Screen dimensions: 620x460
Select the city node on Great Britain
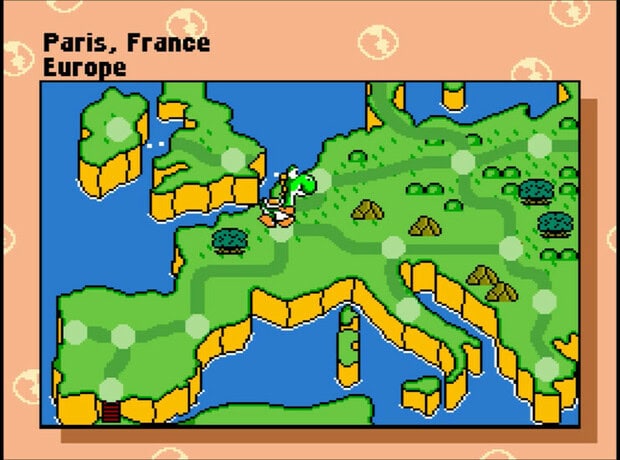(x=233, y=159)
